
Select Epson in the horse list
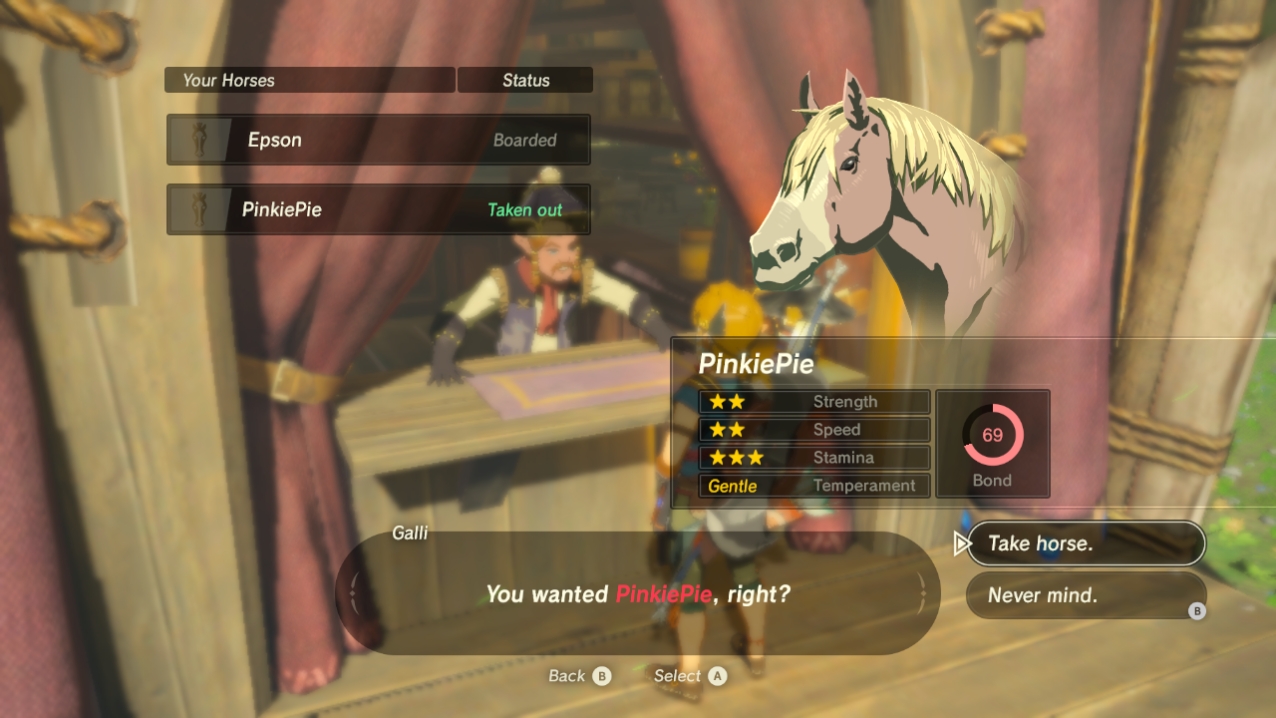(x=378, y=140)
